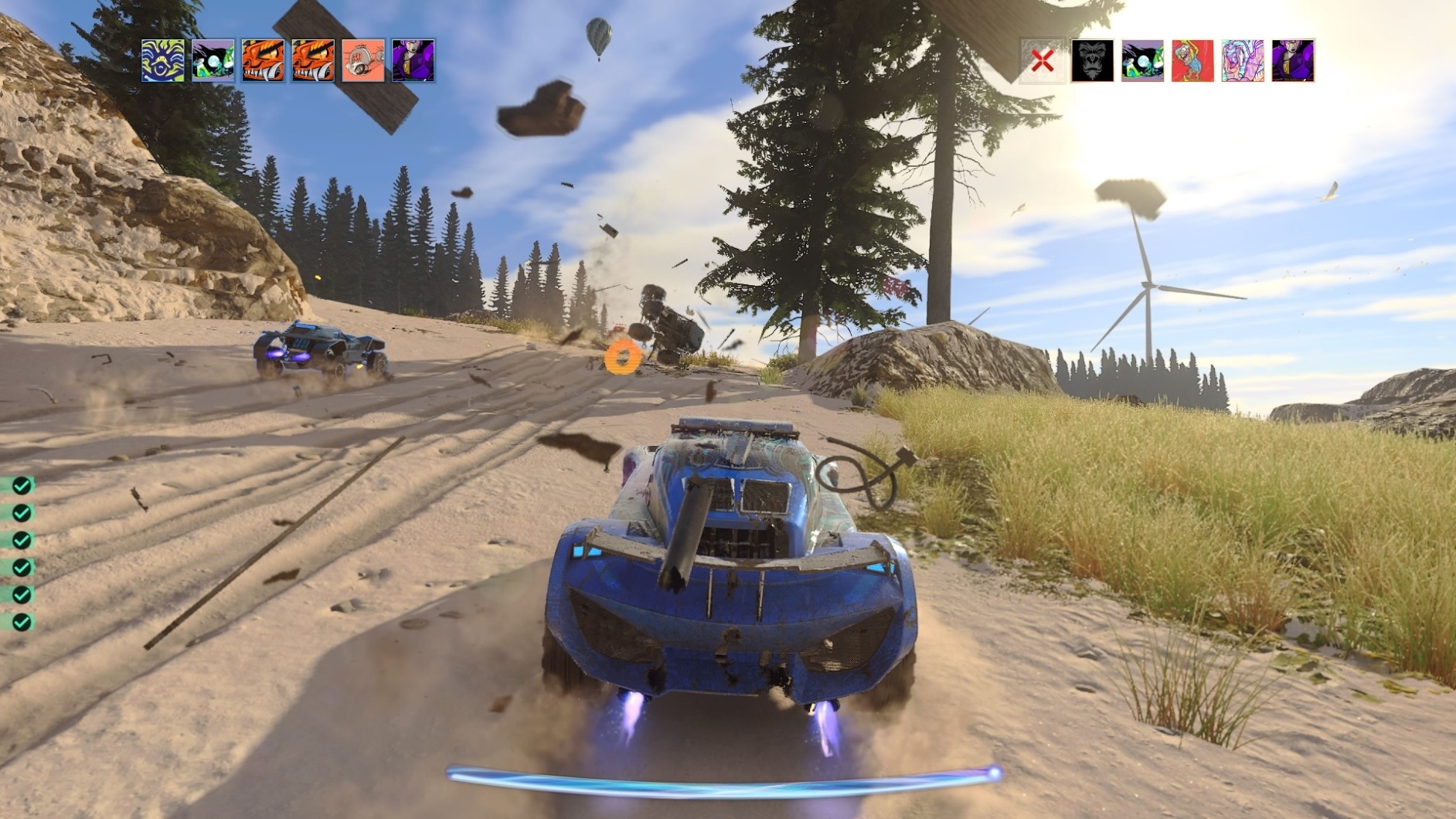Toggle the topmost green checkmark indicator

pos(21,487)
